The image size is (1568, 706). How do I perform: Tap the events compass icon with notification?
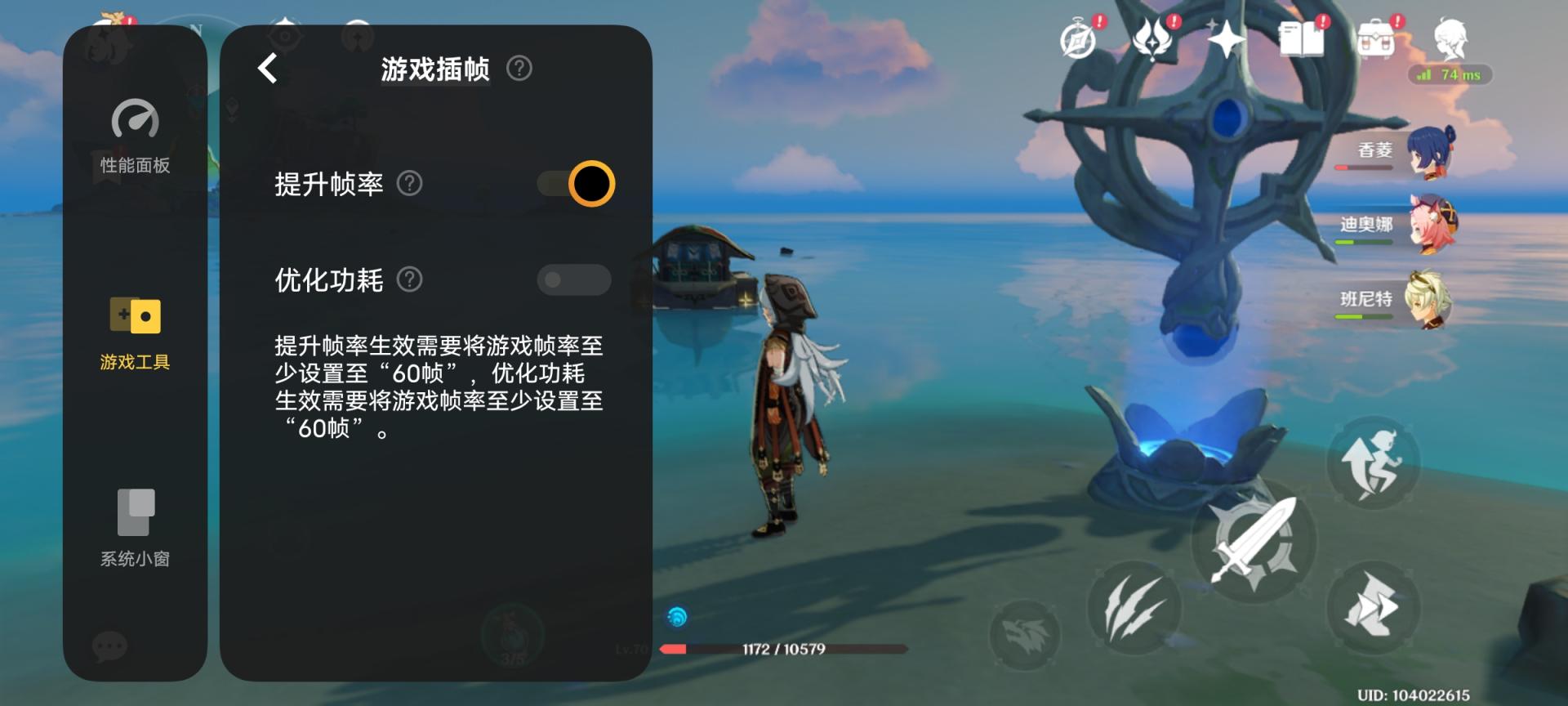point(1078,39)
